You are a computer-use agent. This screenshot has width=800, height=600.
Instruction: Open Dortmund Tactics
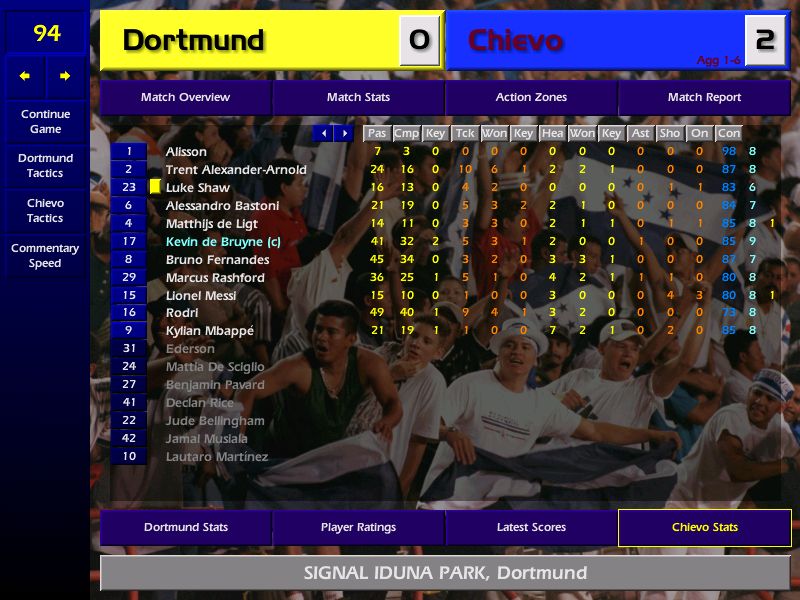45,165
